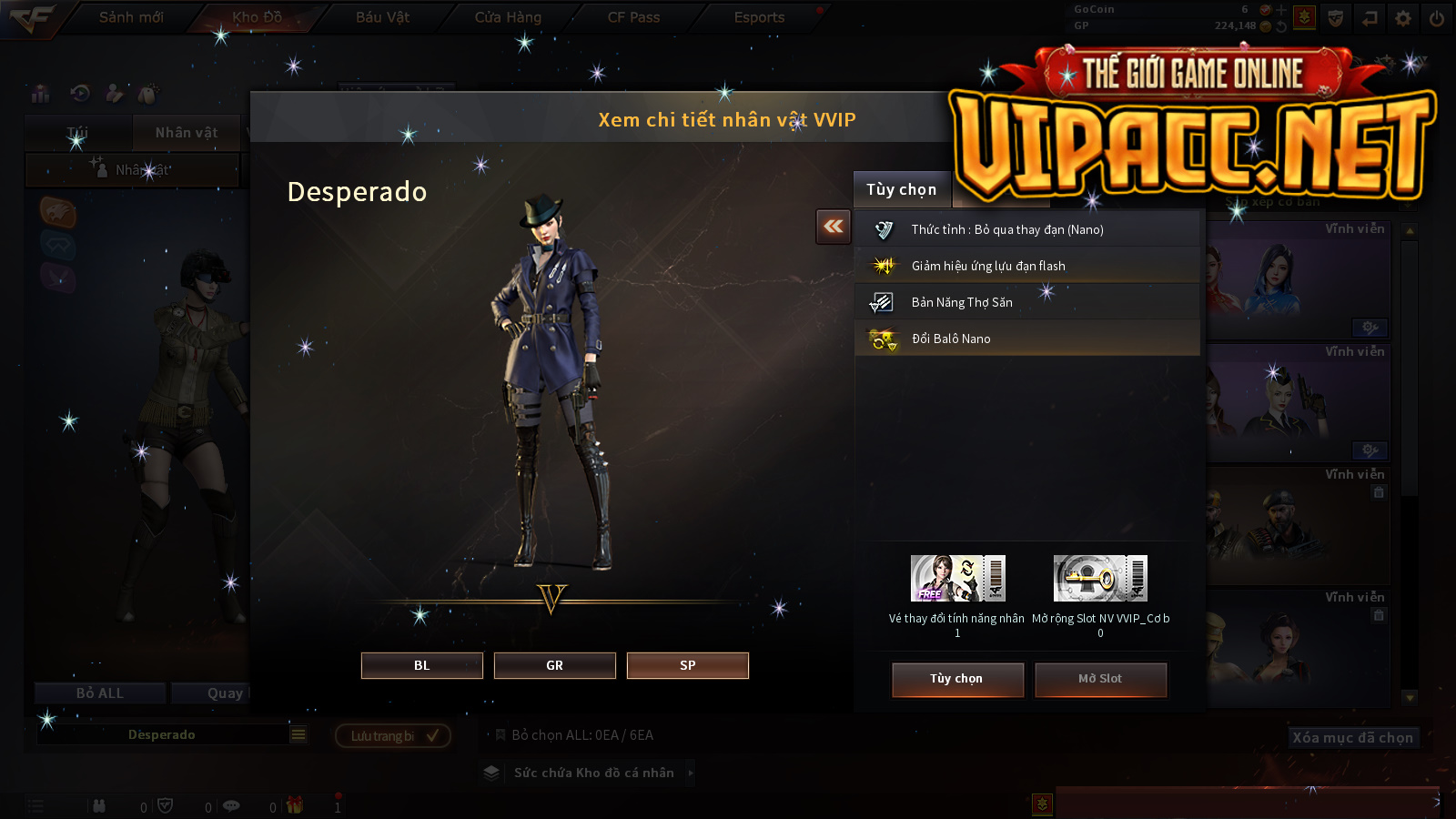Switch to the CF Pass tab
The width and height of the screenshot is (1456, 819).
point(633,17)
